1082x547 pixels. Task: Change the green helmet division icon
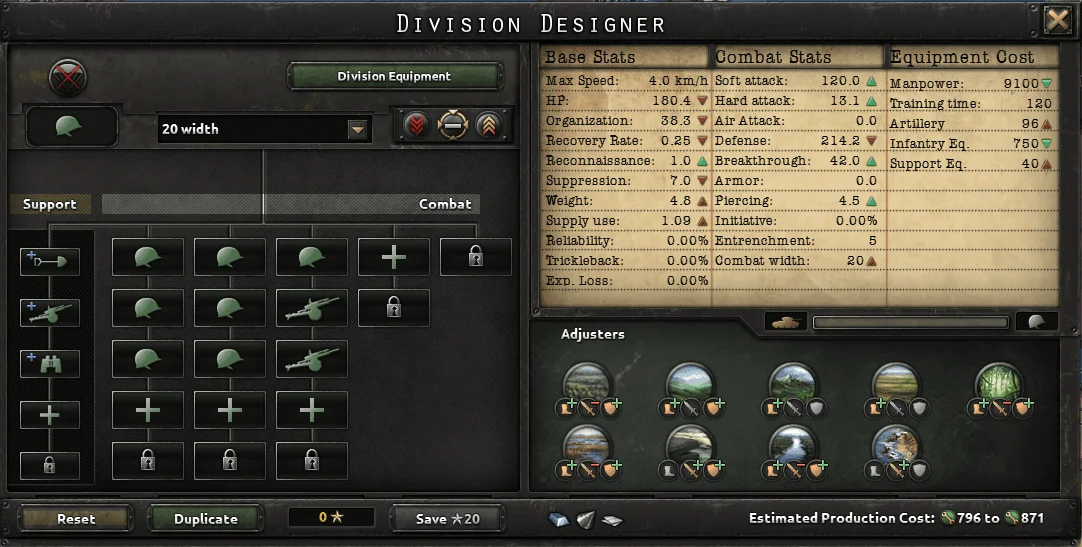(x=72, y=127)
